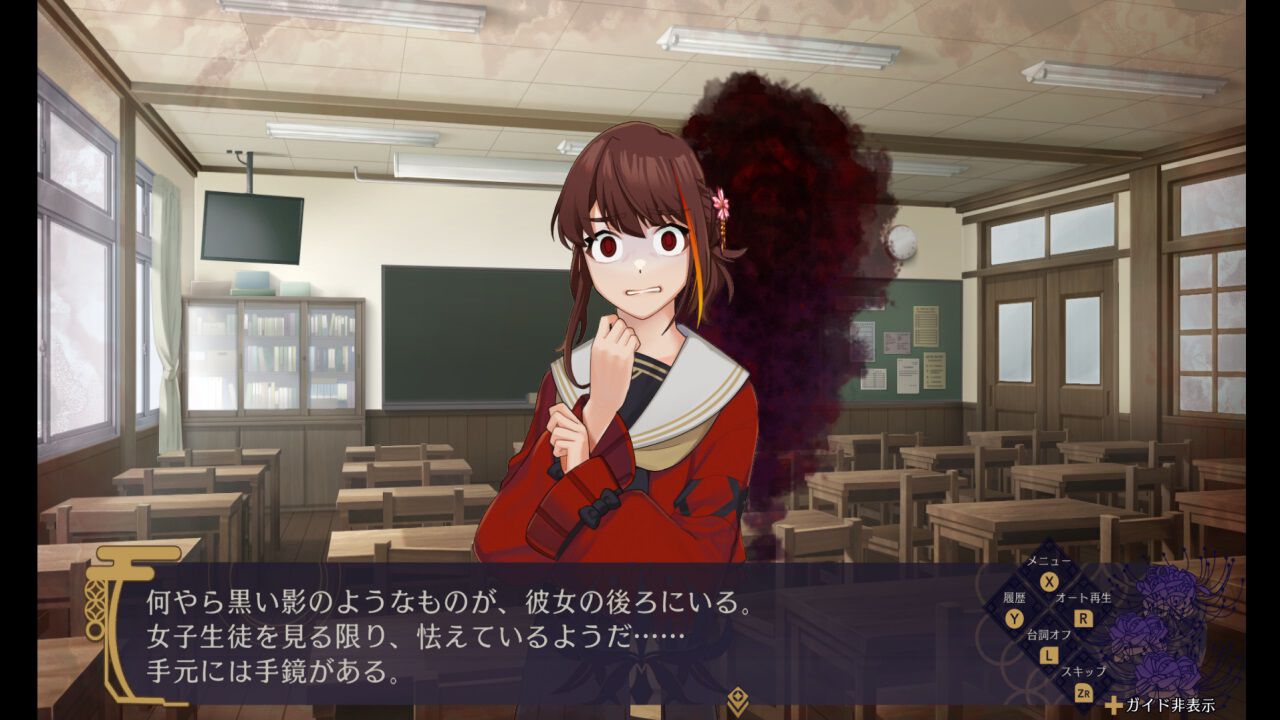Click the オート再生 text label
Viewport: 1280px width, 720px height.
coord(1083,599)
